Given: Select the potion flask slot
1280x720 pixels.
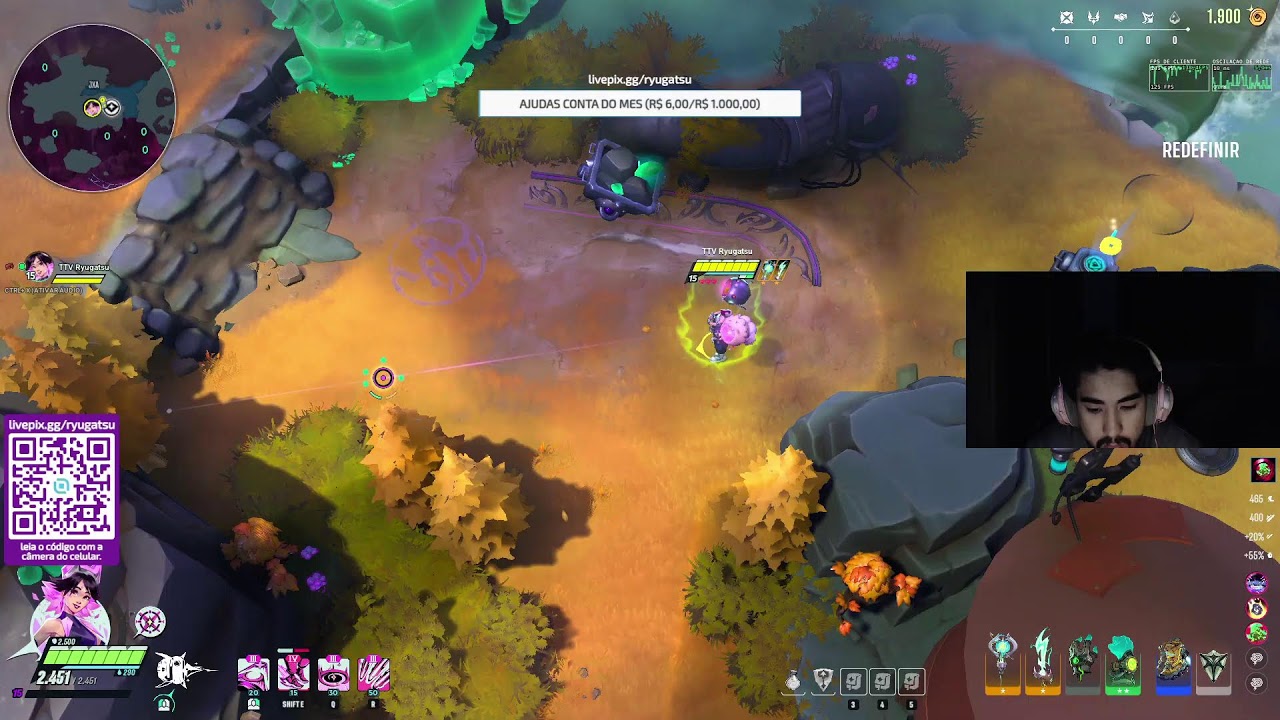Looking at the screenshot, I should coord(793,682).
